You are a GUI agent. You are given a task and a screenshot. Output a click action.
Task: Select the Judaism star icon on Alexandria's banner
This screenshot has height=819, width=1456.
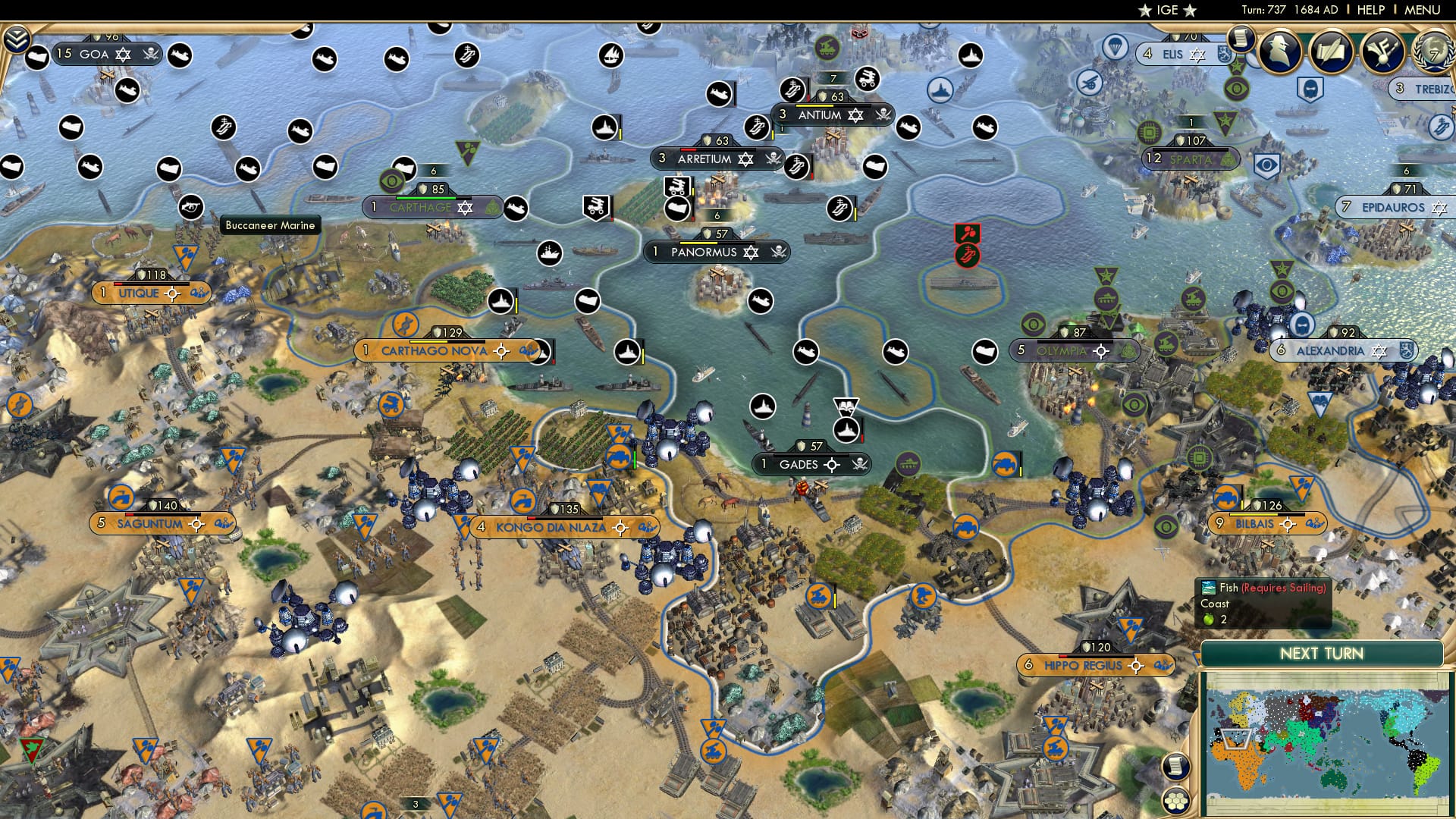1378,350
